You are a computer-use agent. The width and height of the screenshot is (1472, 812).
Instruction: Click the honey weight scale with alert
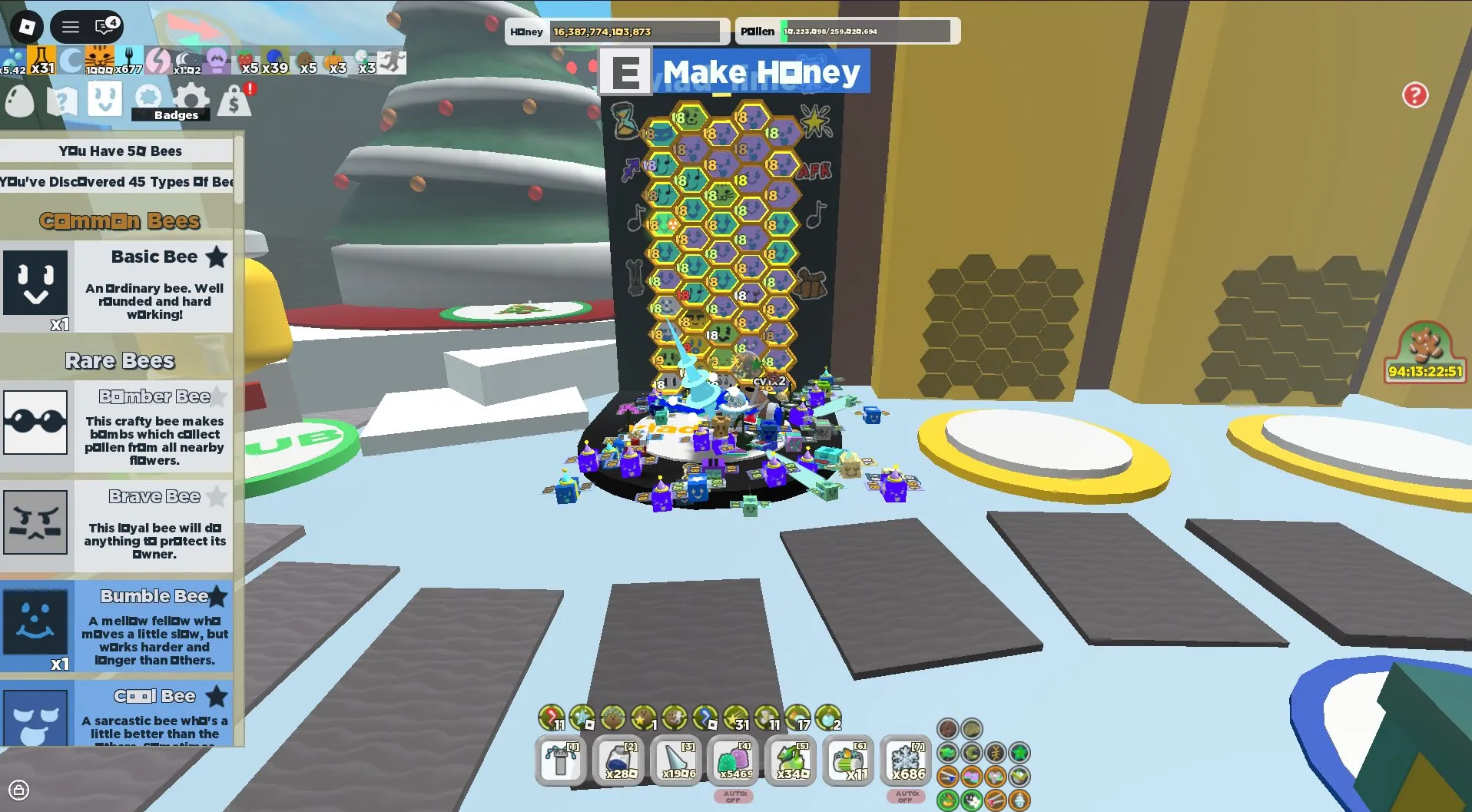tap(235, 100)
